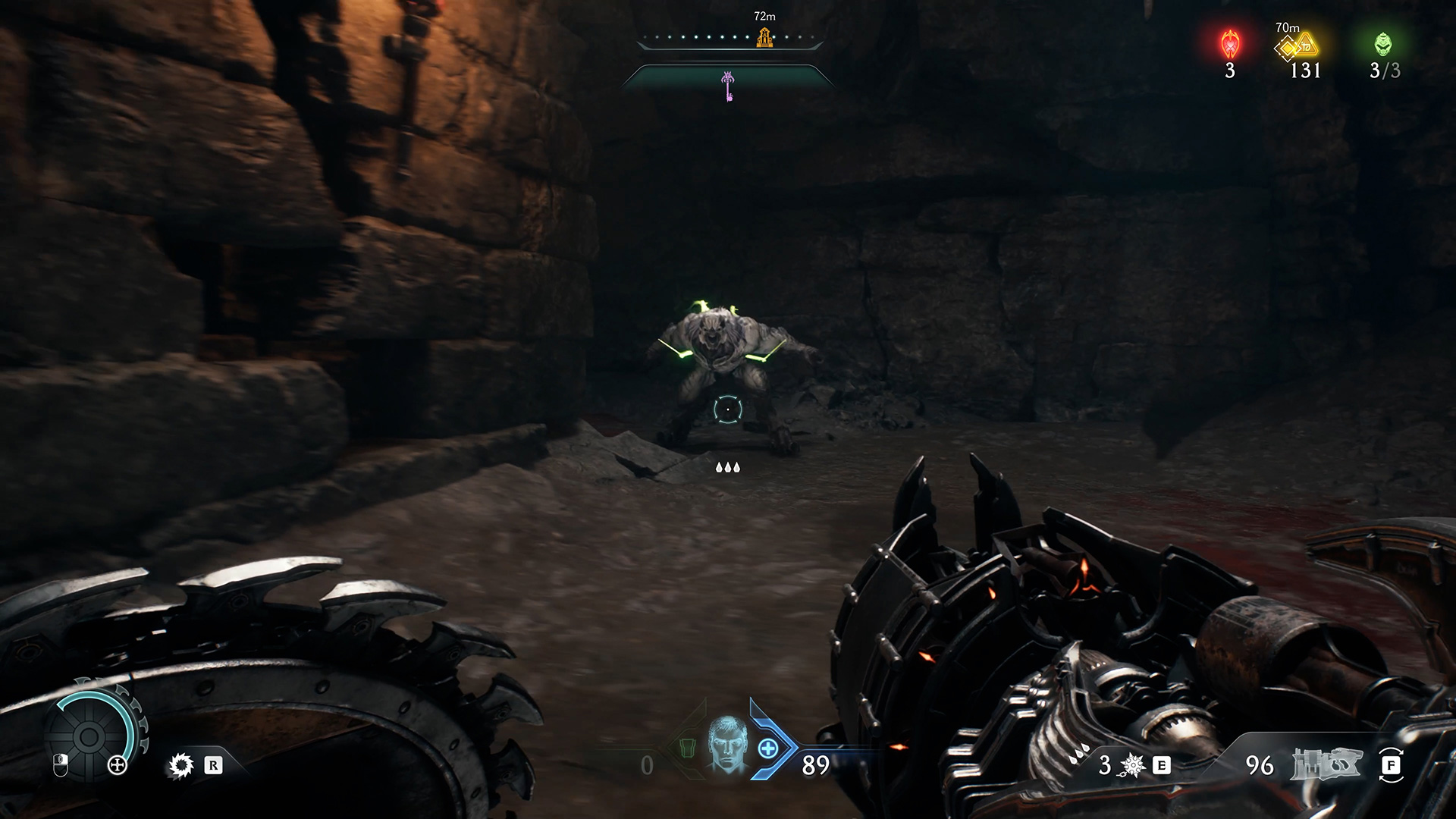Activate the spiked shield rune ability icon
The height and width of the screenshot is (819, 1456).
[x=180, y=766]
